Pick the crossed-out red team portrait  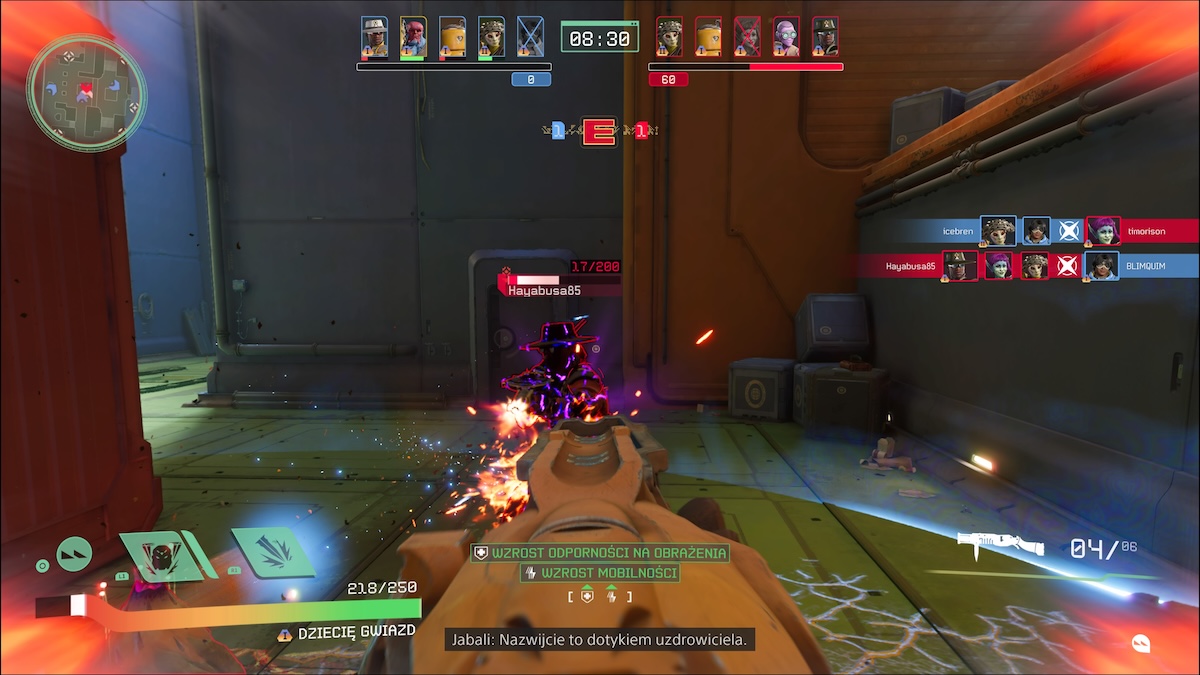pyautogui.click(x=747, y=37)
